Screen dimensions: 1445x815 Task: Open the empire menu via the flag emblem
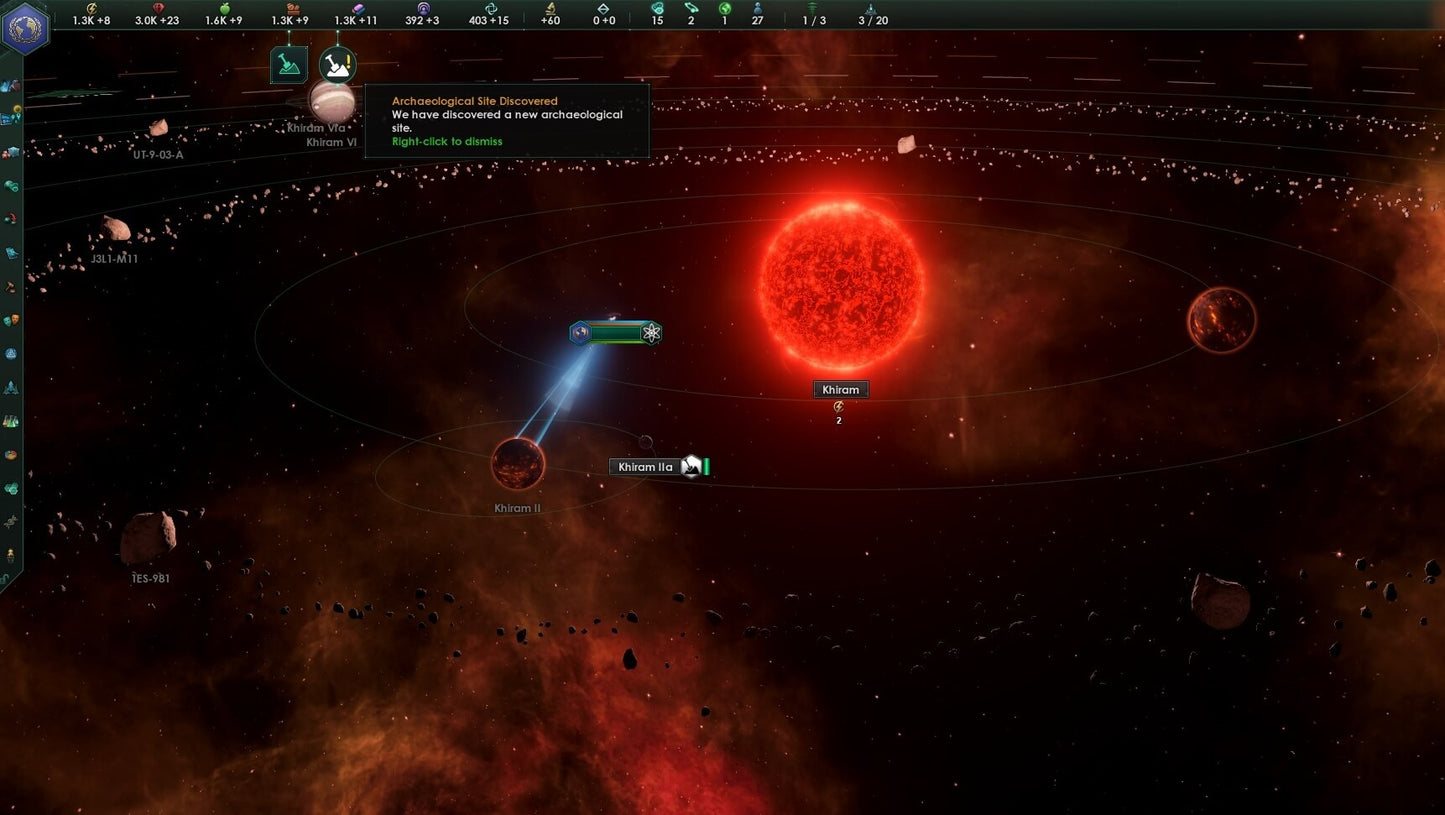(x=27, y=27)
